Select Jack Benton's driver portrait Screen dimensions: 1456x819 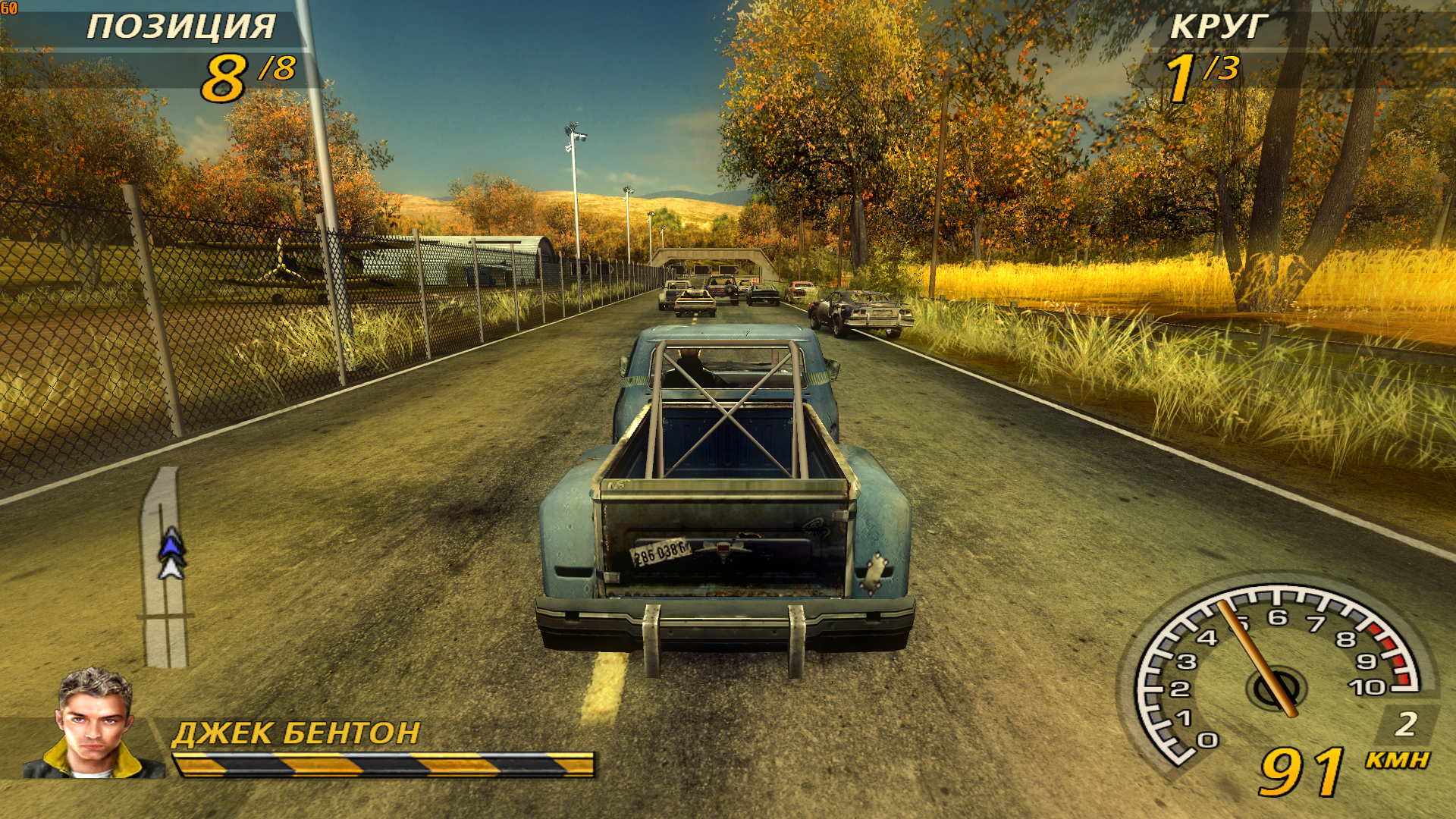(x=95, y=723)
